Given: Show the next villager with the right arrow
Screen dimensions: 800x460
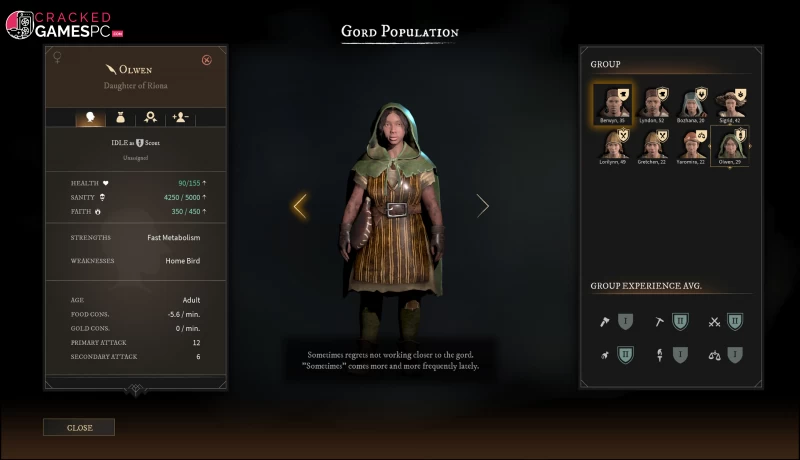Looking at the screenshot, I should coord(483,206).
